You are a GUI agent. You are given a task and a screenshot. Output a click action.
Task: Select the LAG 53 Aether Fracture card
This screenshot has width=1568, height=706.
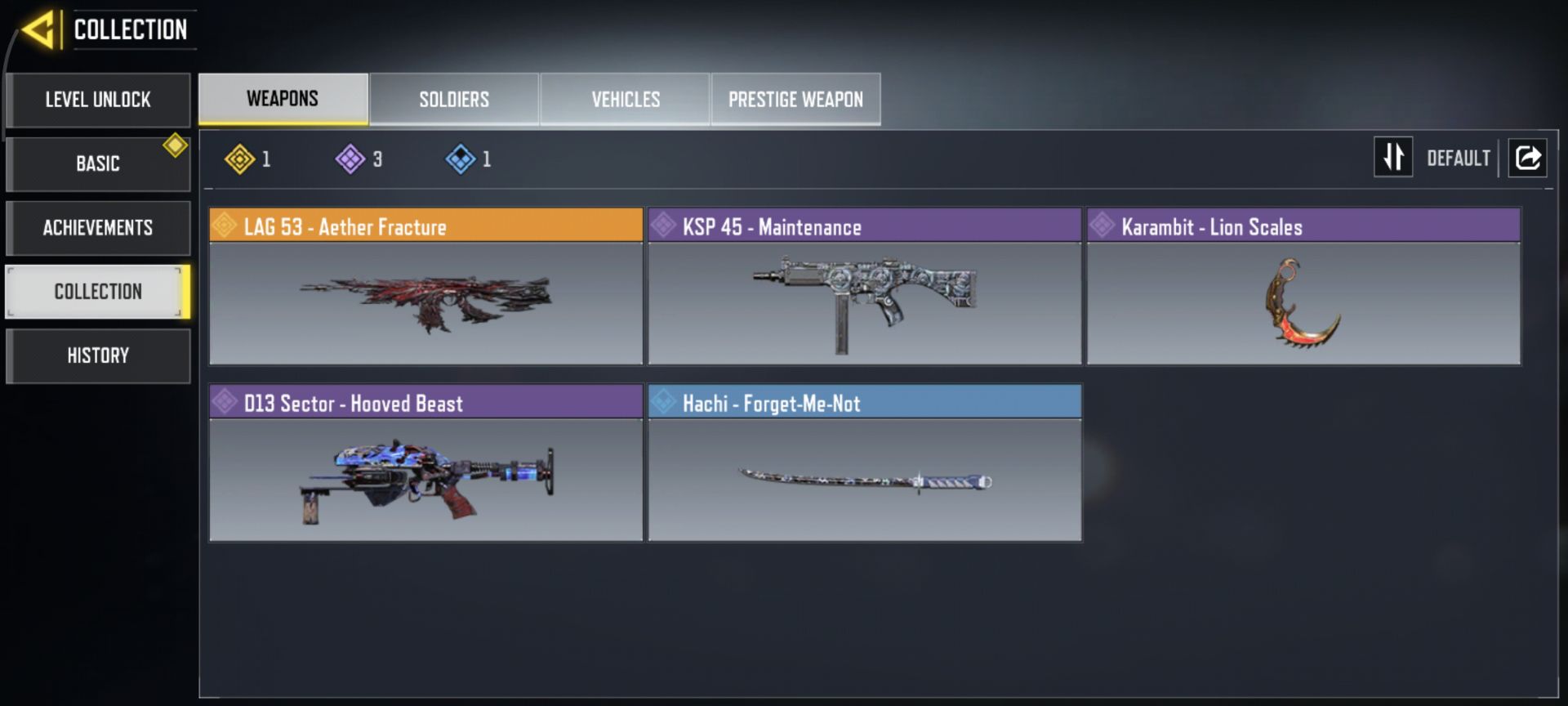pyautogui.click(x=426, y=287)
